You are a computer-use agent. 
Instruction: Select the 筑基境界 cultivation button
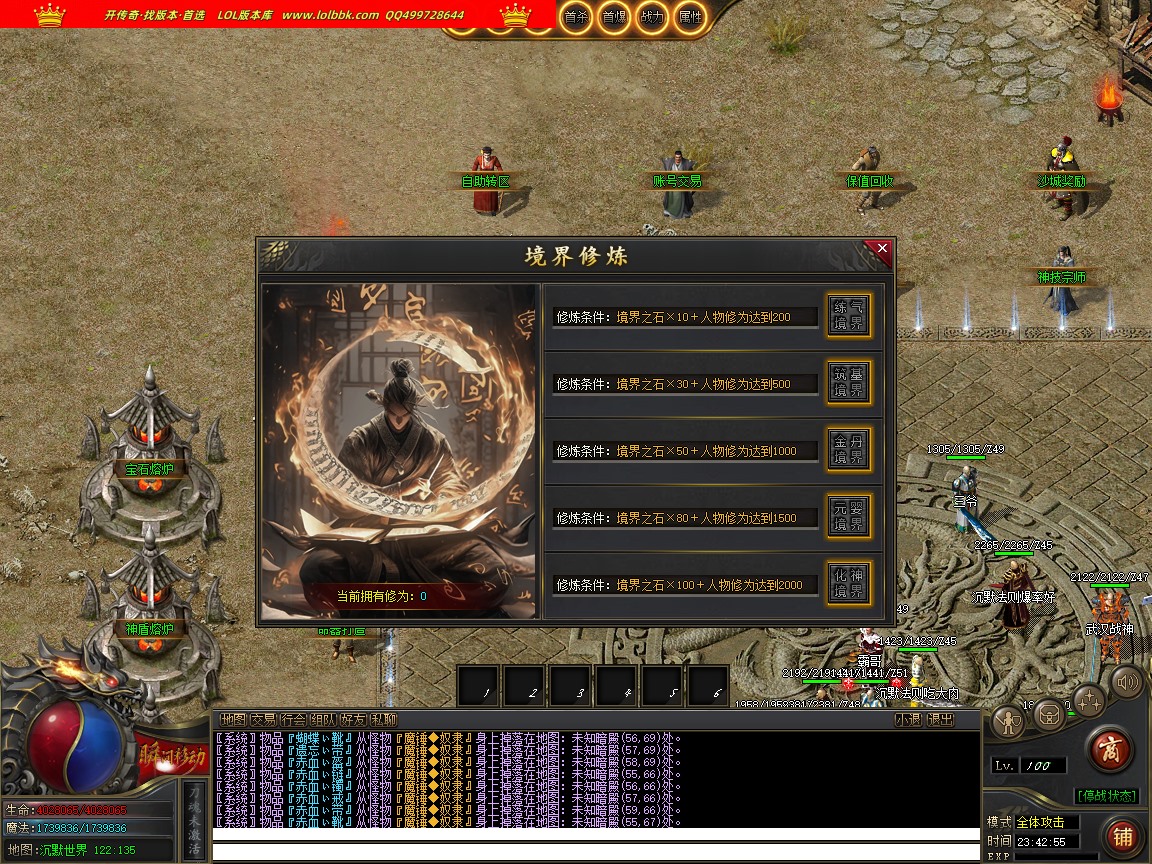click(x=848, y=382)
